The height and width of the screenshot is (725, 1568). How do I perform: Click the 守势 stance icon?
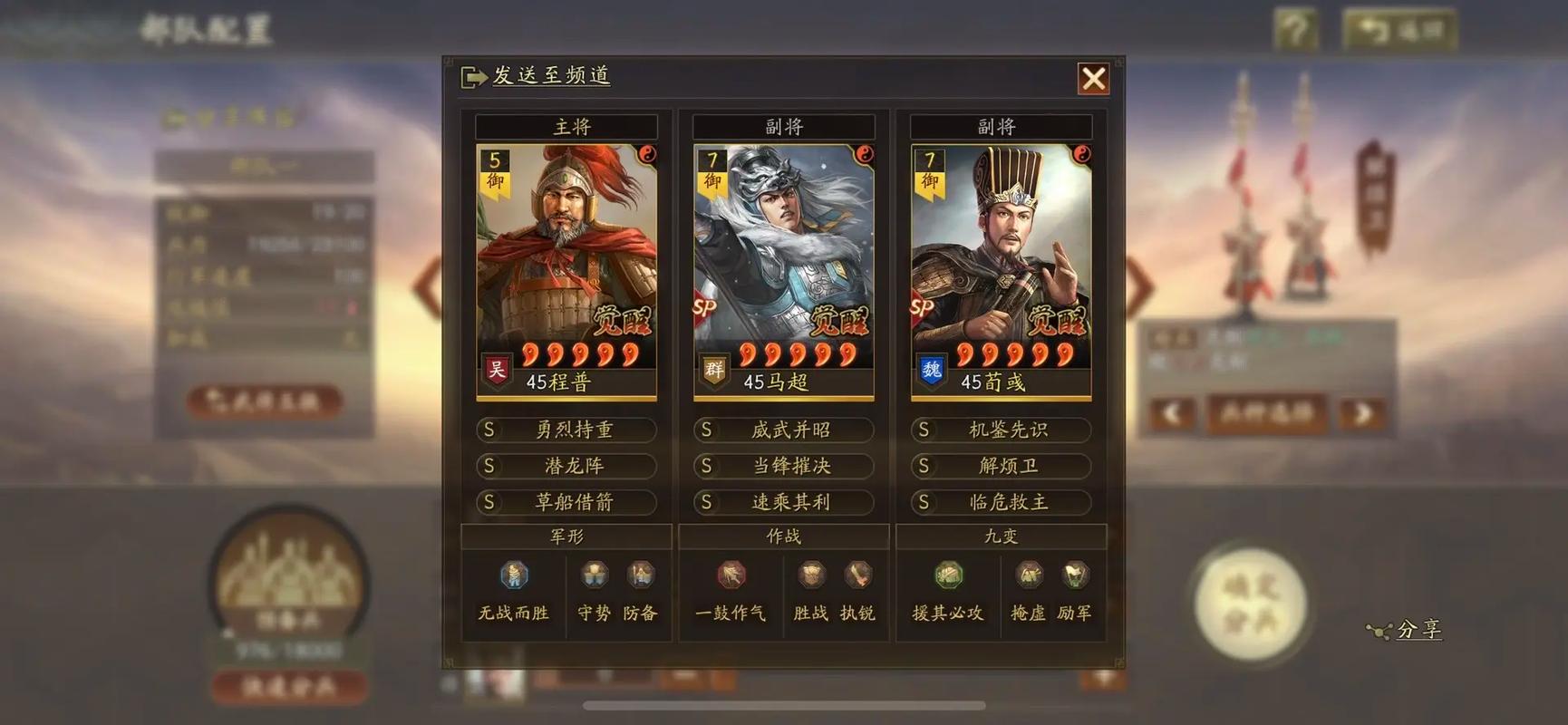pos(595,575)
